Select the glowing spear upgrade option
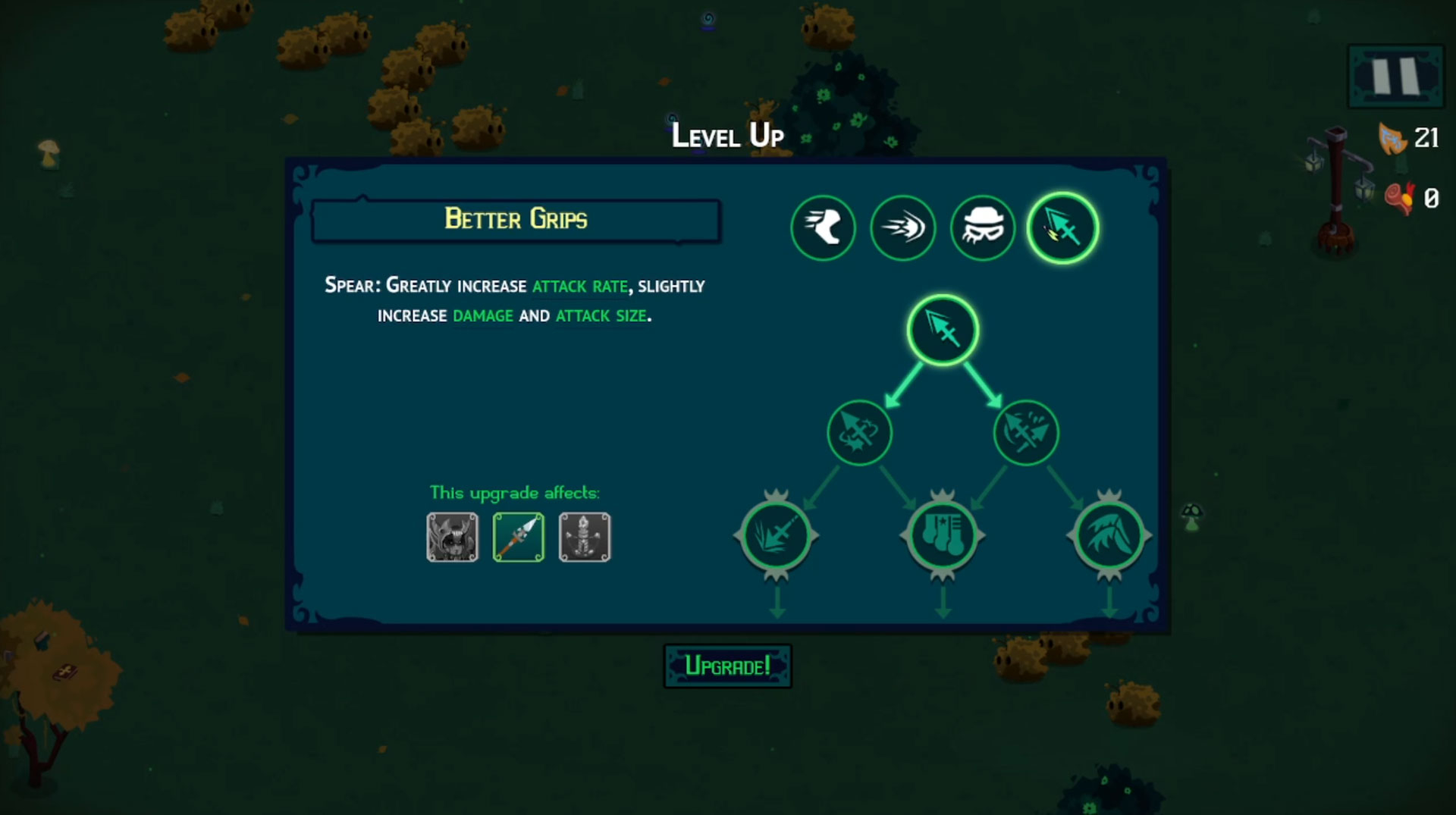This screenshot has height=815, width=1456. pos(1062,227)
